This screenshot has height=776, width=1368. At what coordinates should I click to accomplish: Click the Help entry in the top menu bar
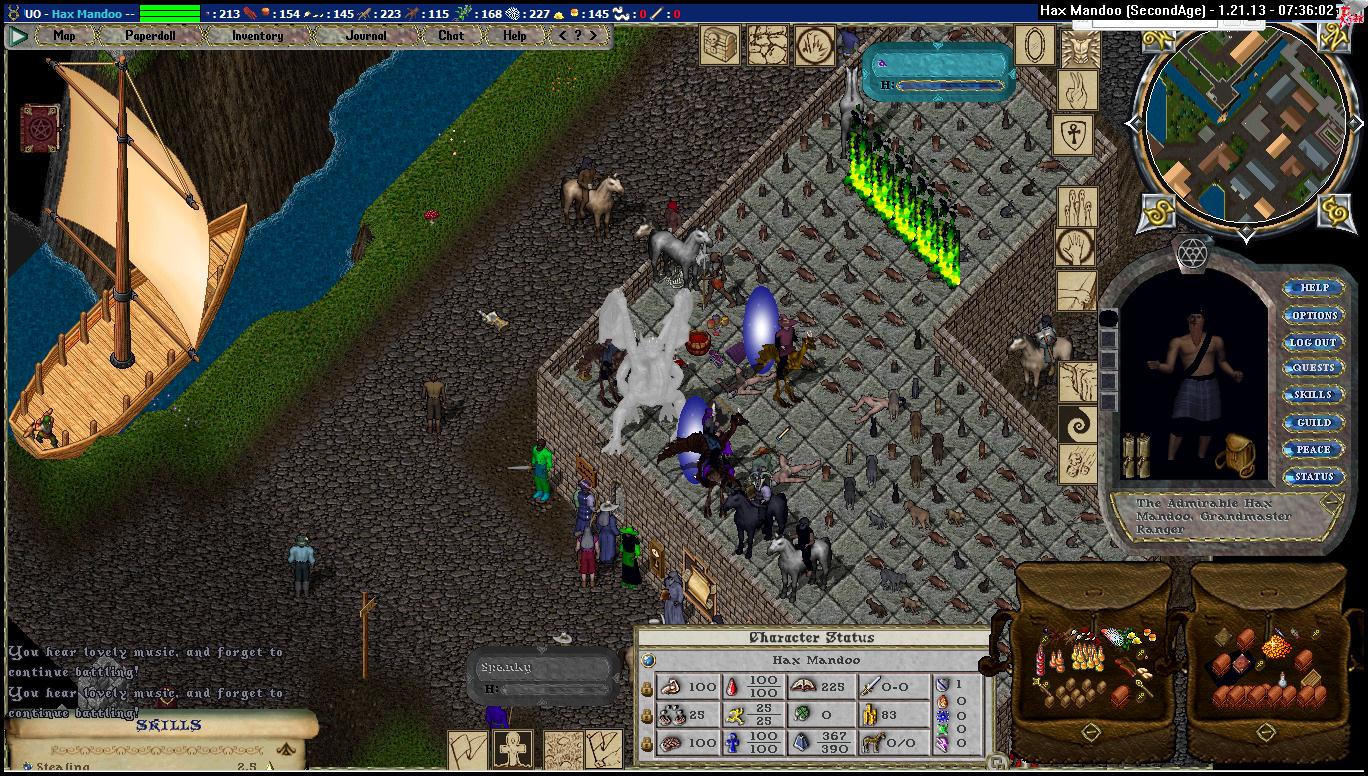(515, 35)
